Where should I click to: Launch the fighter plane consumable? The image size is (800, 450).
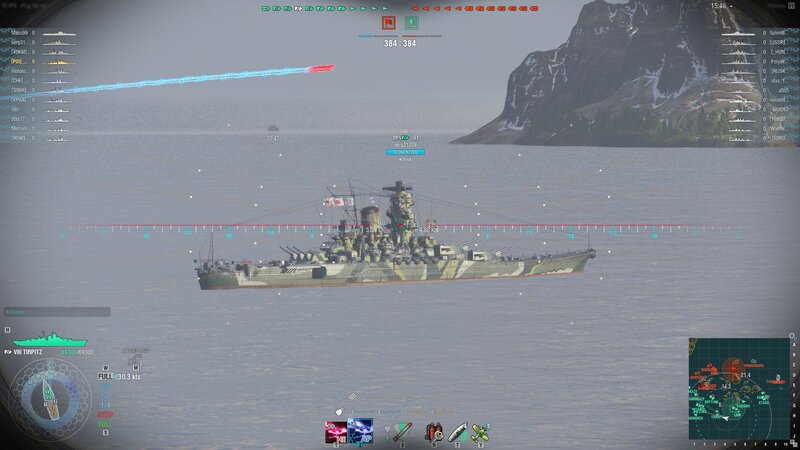(x=481, y=432)
